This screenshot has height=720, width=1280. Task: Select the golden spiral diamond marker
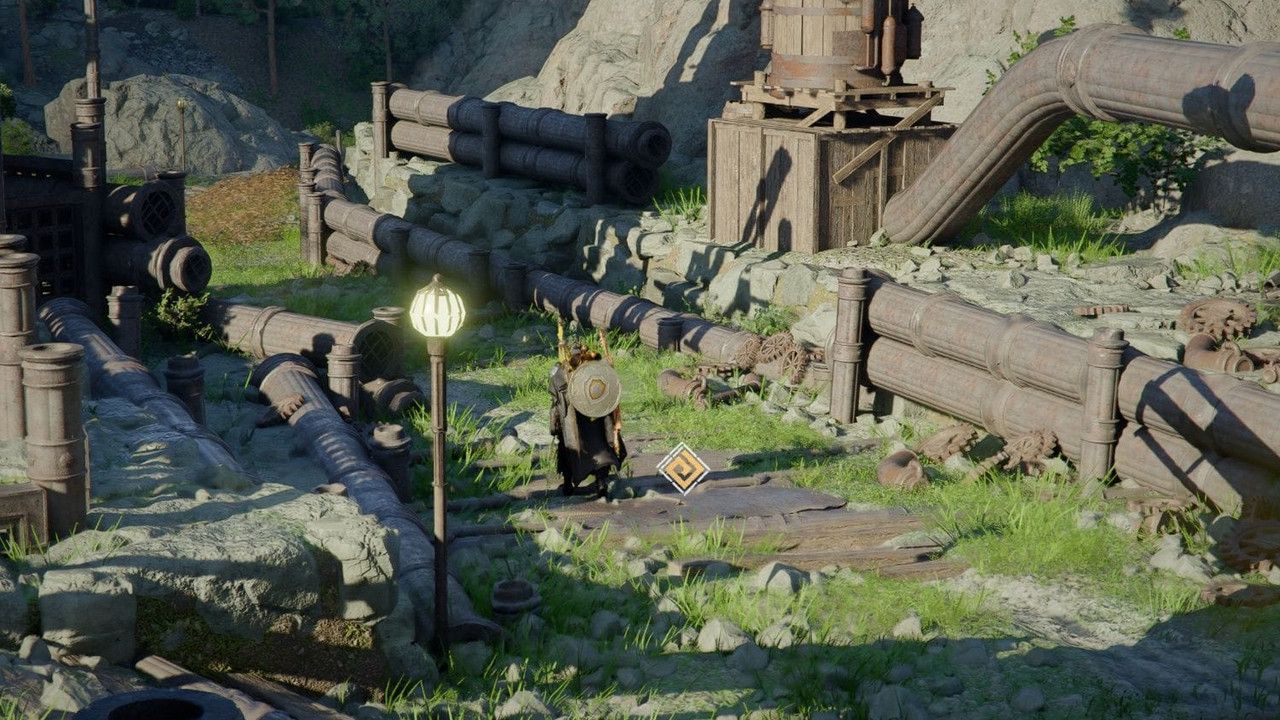(683, 468)
